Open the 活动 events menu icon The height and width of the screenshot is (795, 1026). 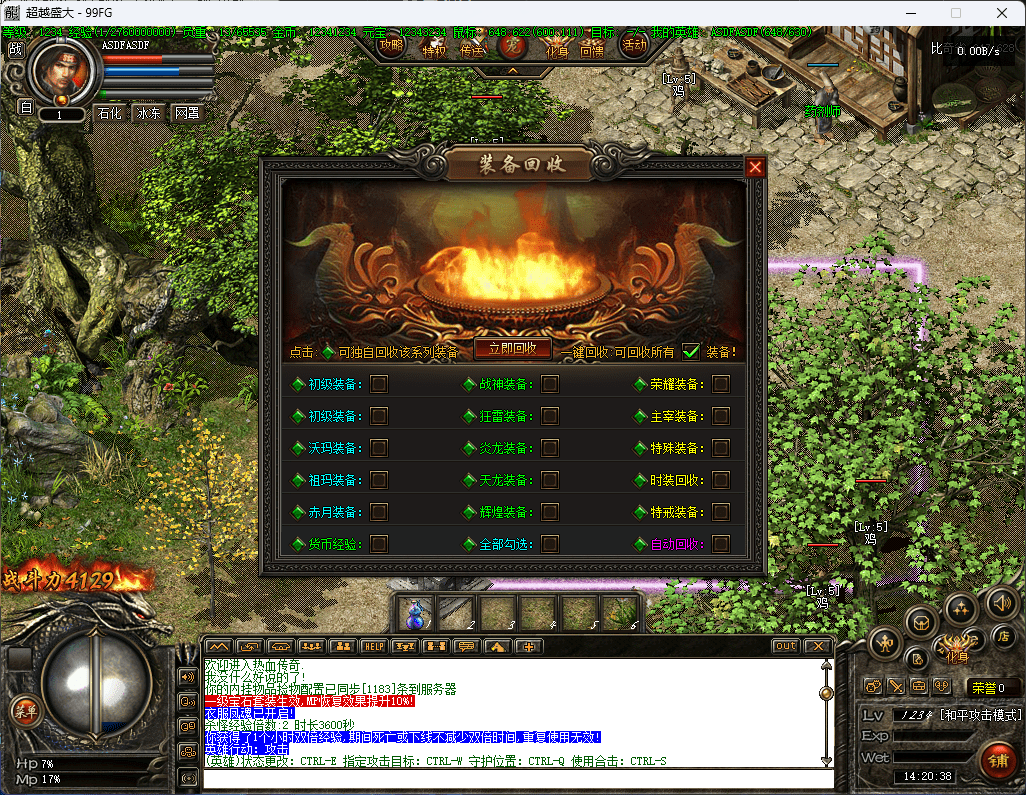(x=634, y=45)
